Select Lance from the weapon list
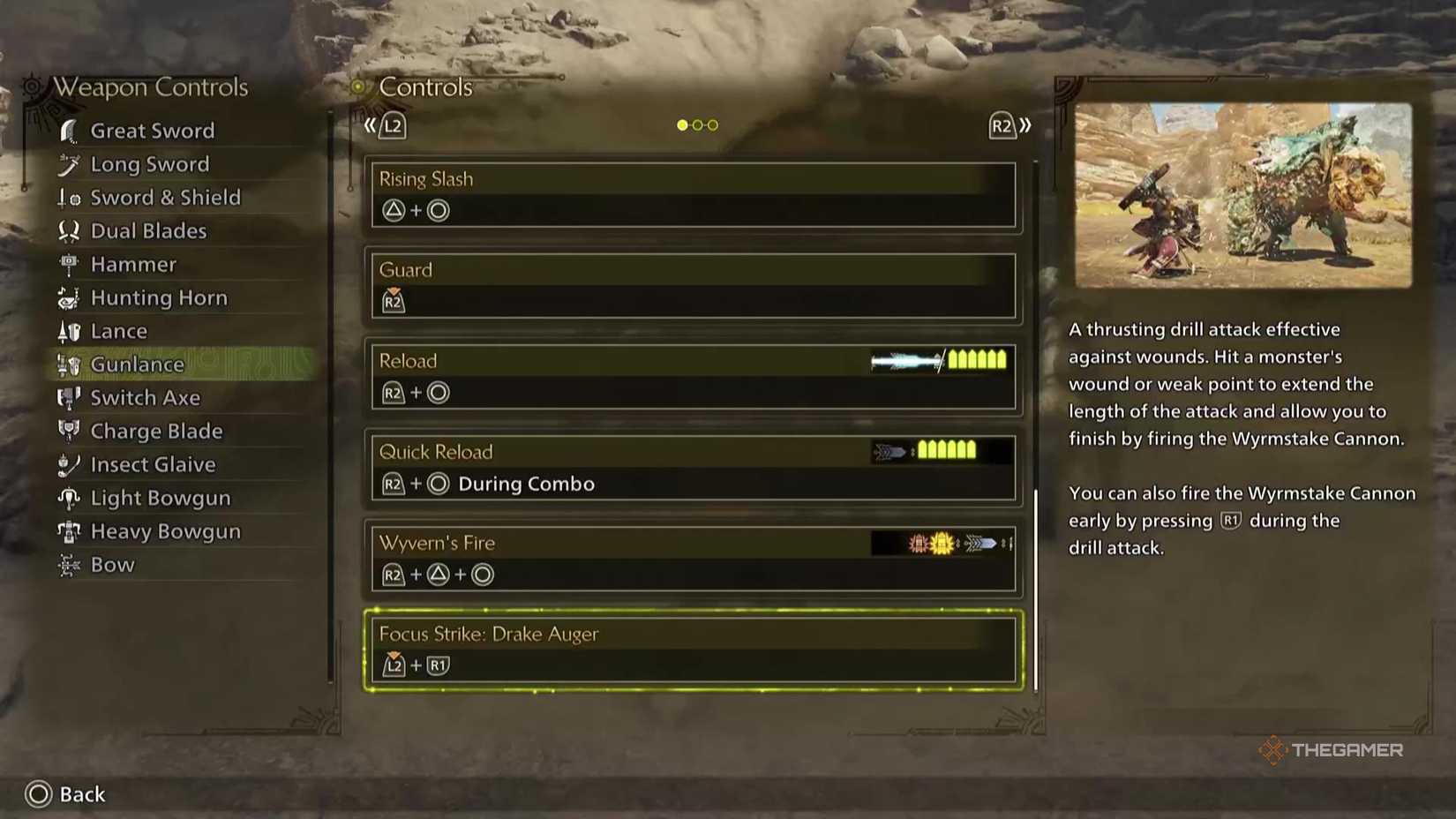The height and width of the screenshot is (819, 1456). 118,331
